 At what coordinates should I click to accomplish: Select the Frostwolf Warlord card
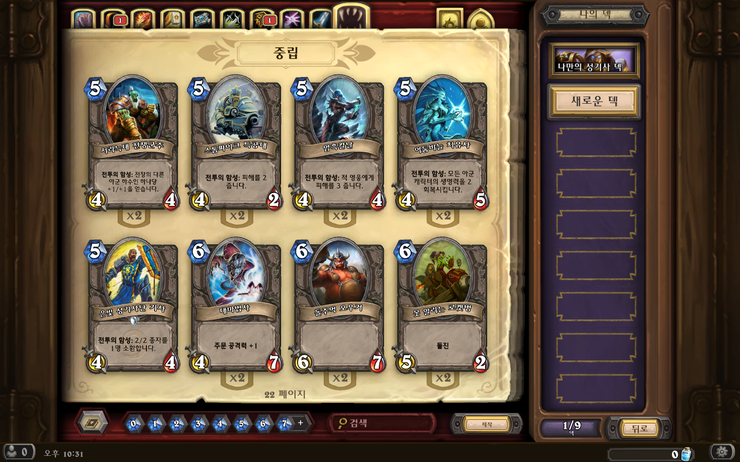pyautogui.click(x=133, y=147)
